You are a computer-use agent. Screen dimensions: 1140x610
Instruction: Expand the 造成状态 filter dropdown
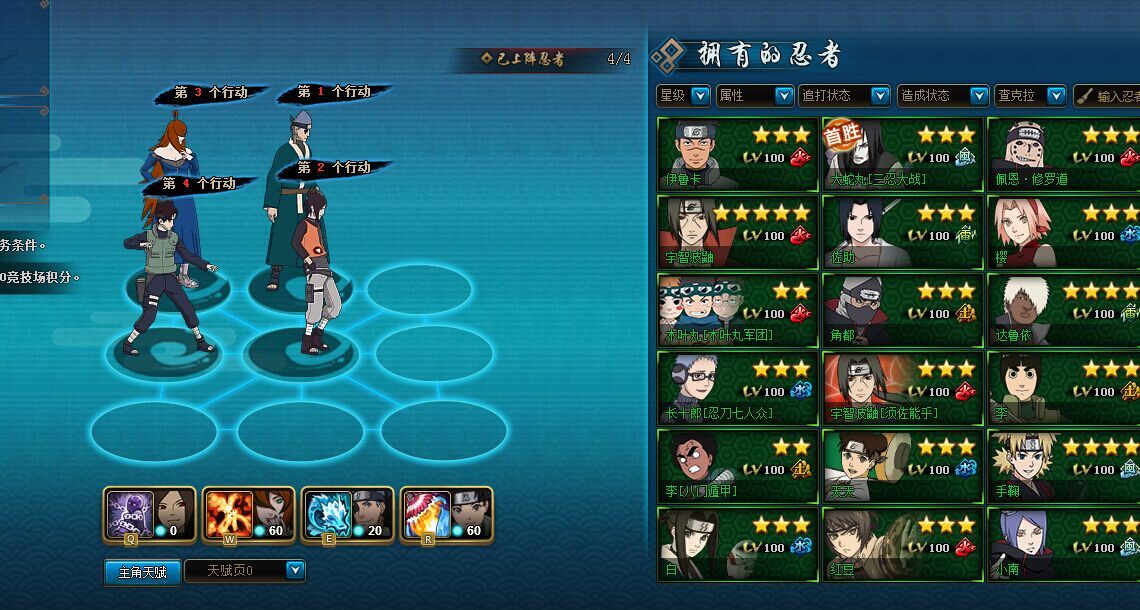click(979, 96)
